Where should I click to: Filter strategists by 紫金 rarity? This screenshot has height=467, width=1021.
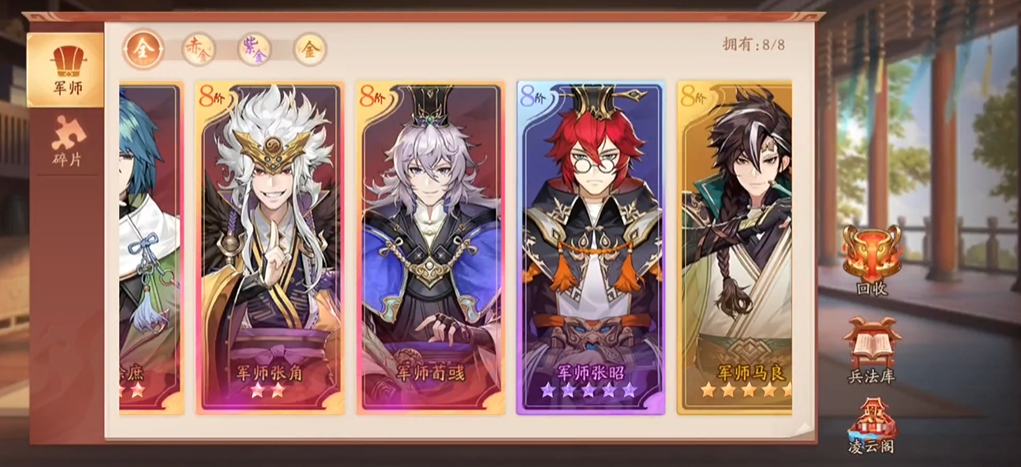[x=254, y=48]
